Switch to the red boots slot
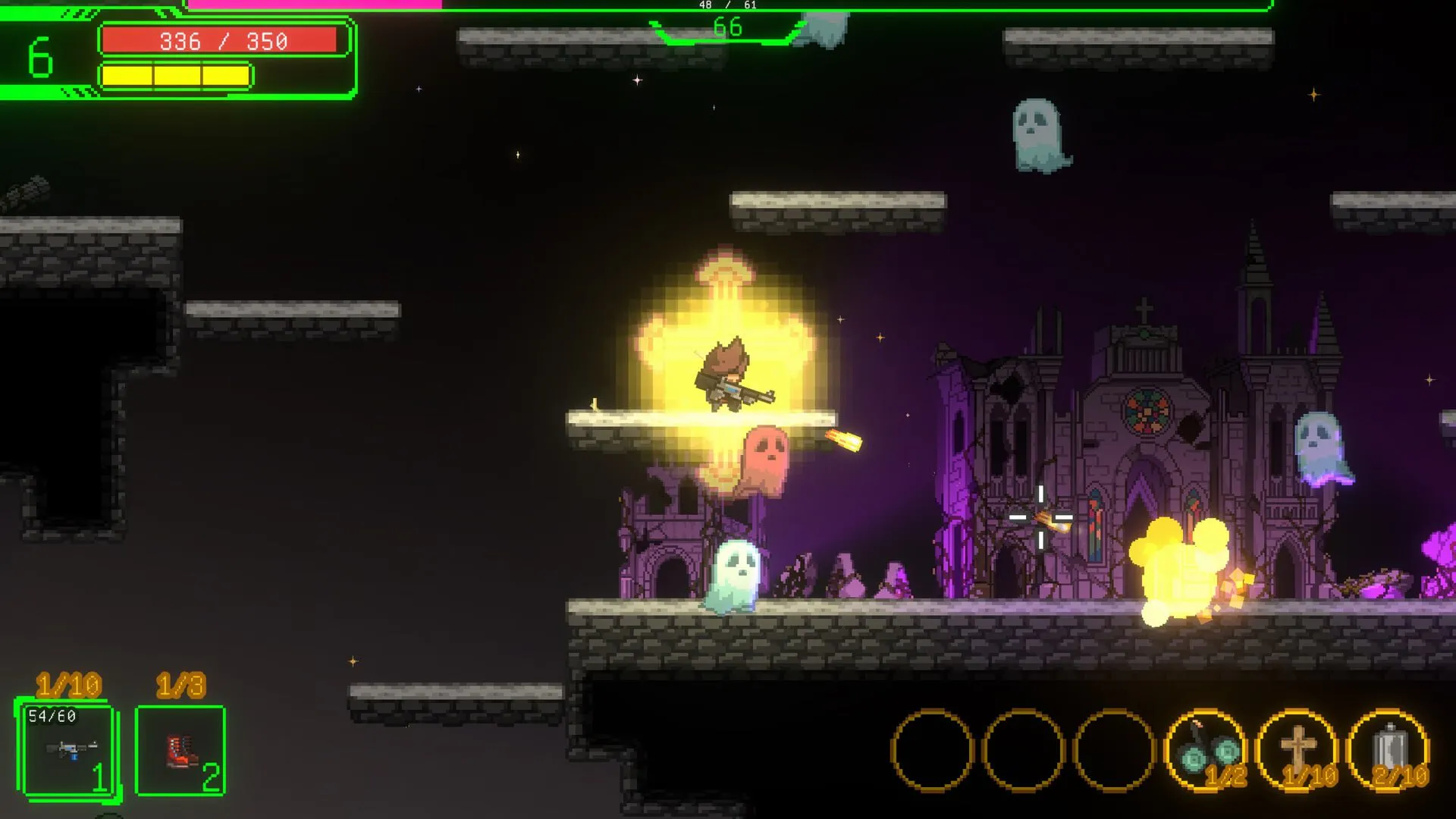The image size is (1456, 819). [x=180, y=750]
